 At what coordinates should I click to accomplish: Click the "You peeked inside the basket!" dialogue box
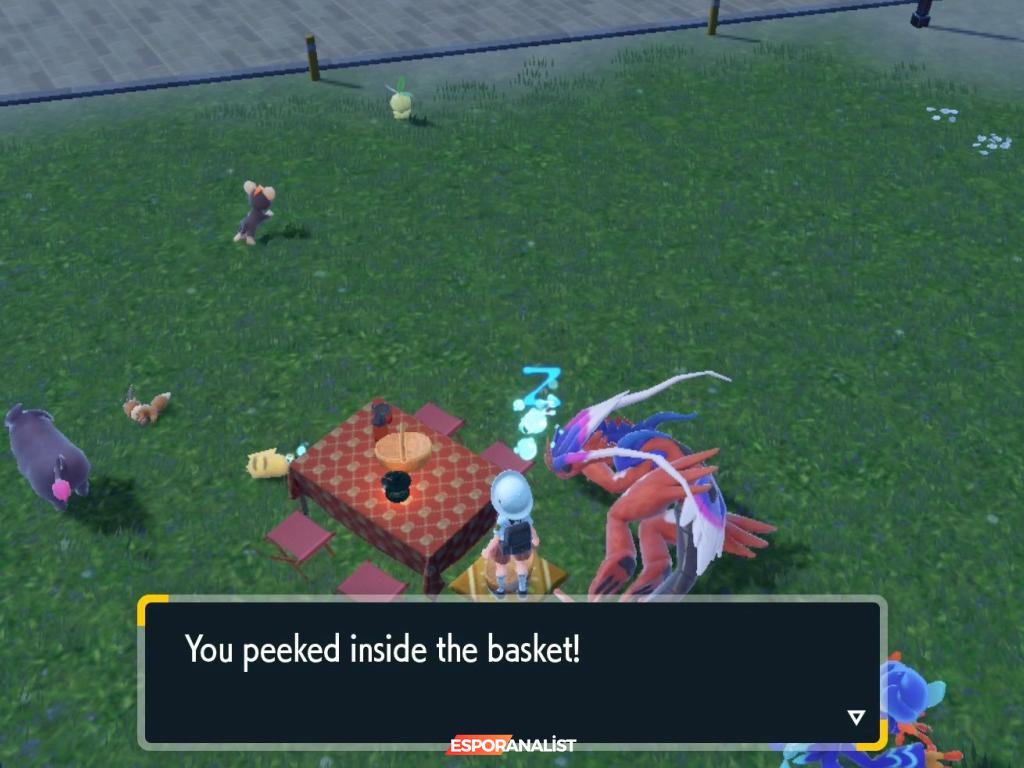click(510, 672)
